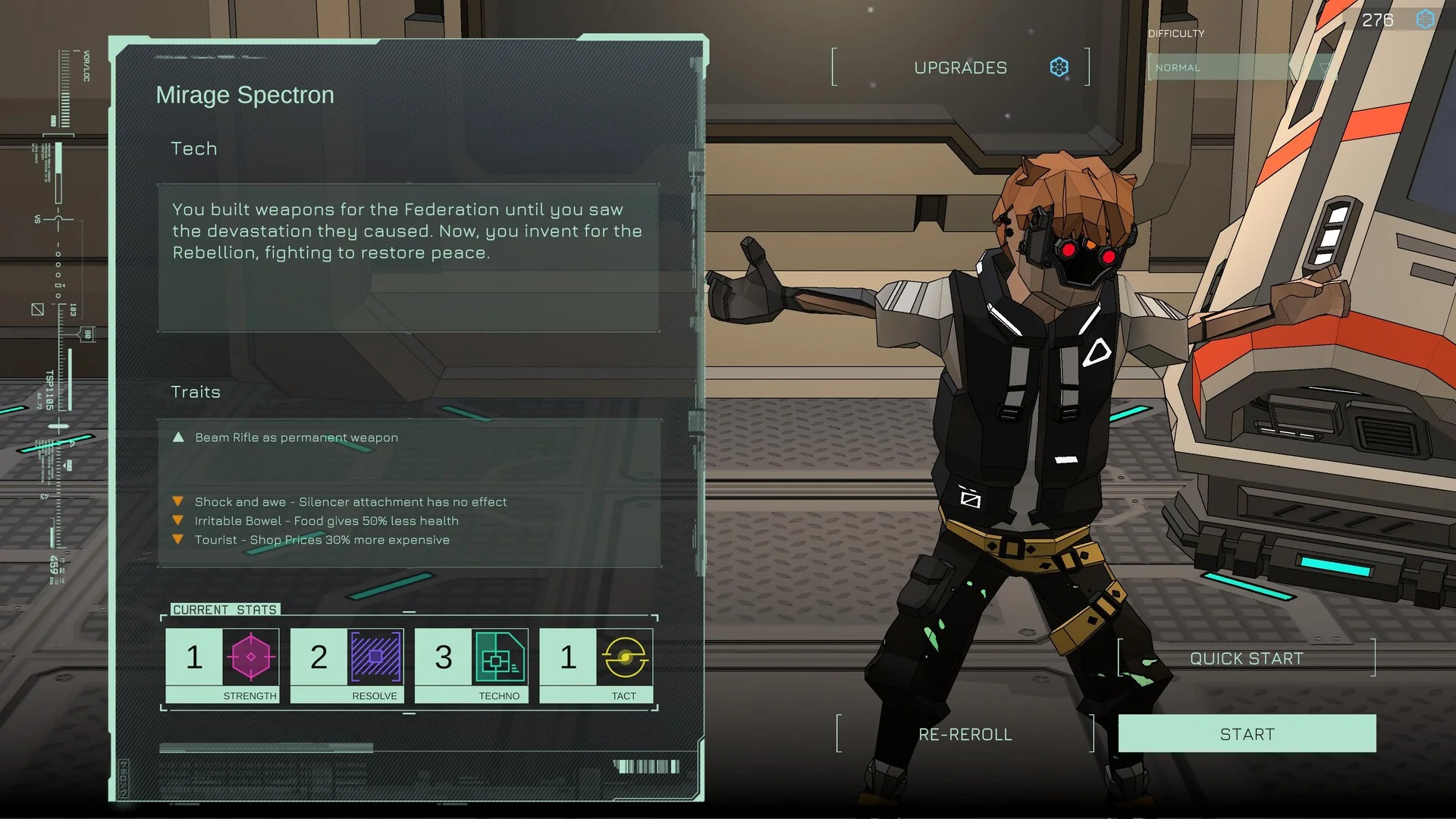Select the Resolve stat tile
Screen dimensions: 1456x819
click(x=347, y=665)
